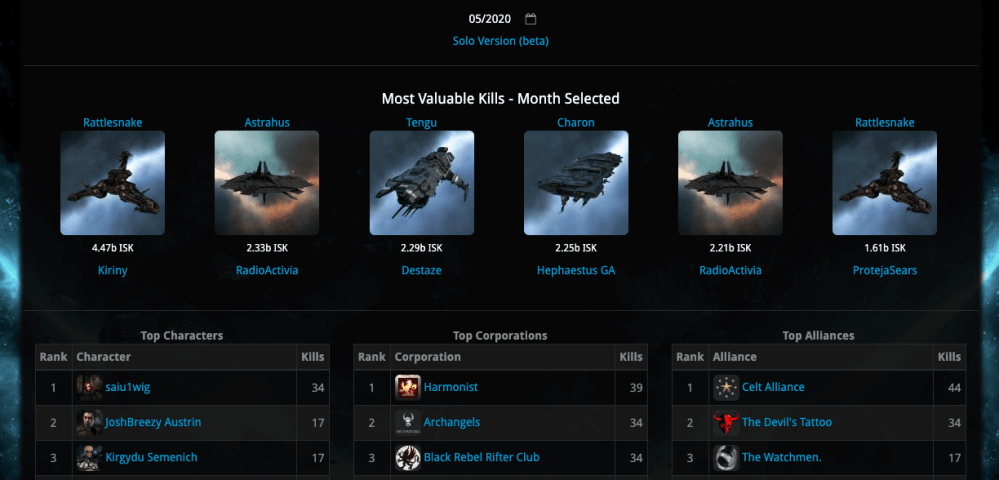Open the Tengu kill thumbnail
This screenshot has width=999, height=480.
pos(421,183)
